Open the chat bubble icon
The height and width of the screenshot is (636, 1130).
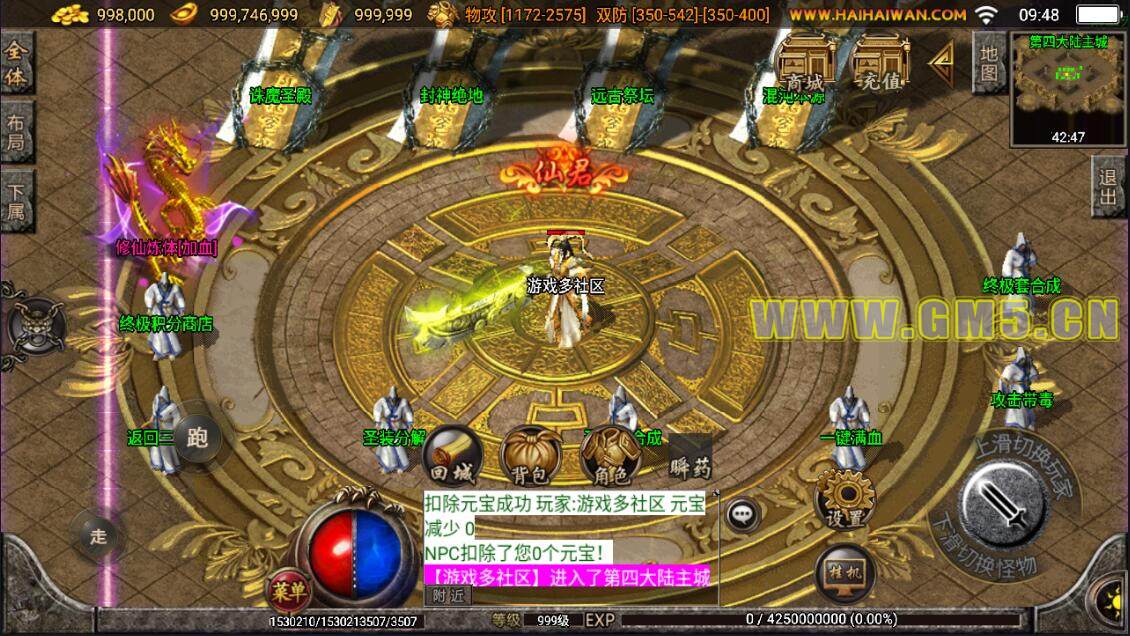tap(741, 515)
